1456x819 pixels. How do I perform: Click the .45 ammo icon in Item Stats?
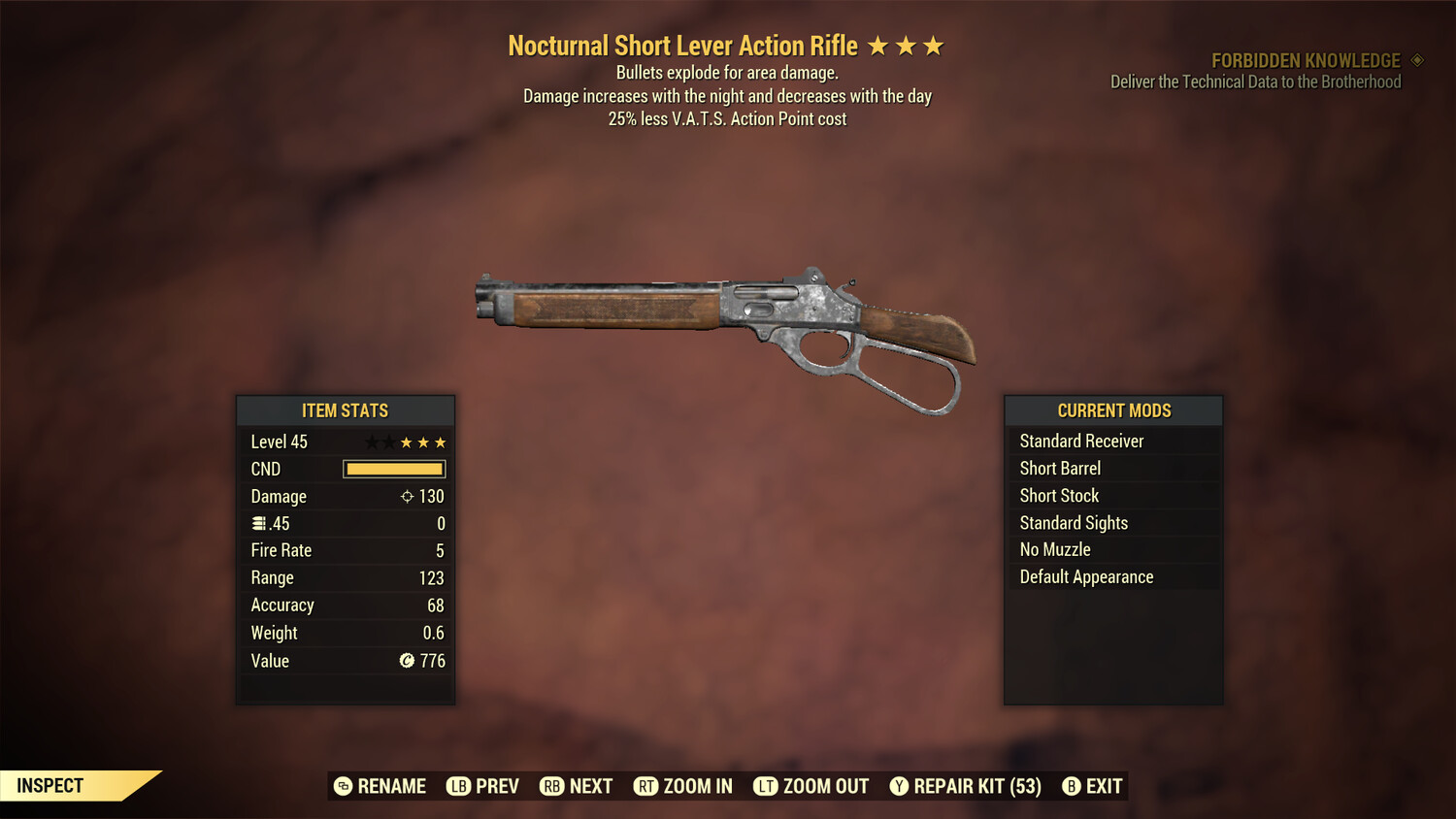point(259,523)
